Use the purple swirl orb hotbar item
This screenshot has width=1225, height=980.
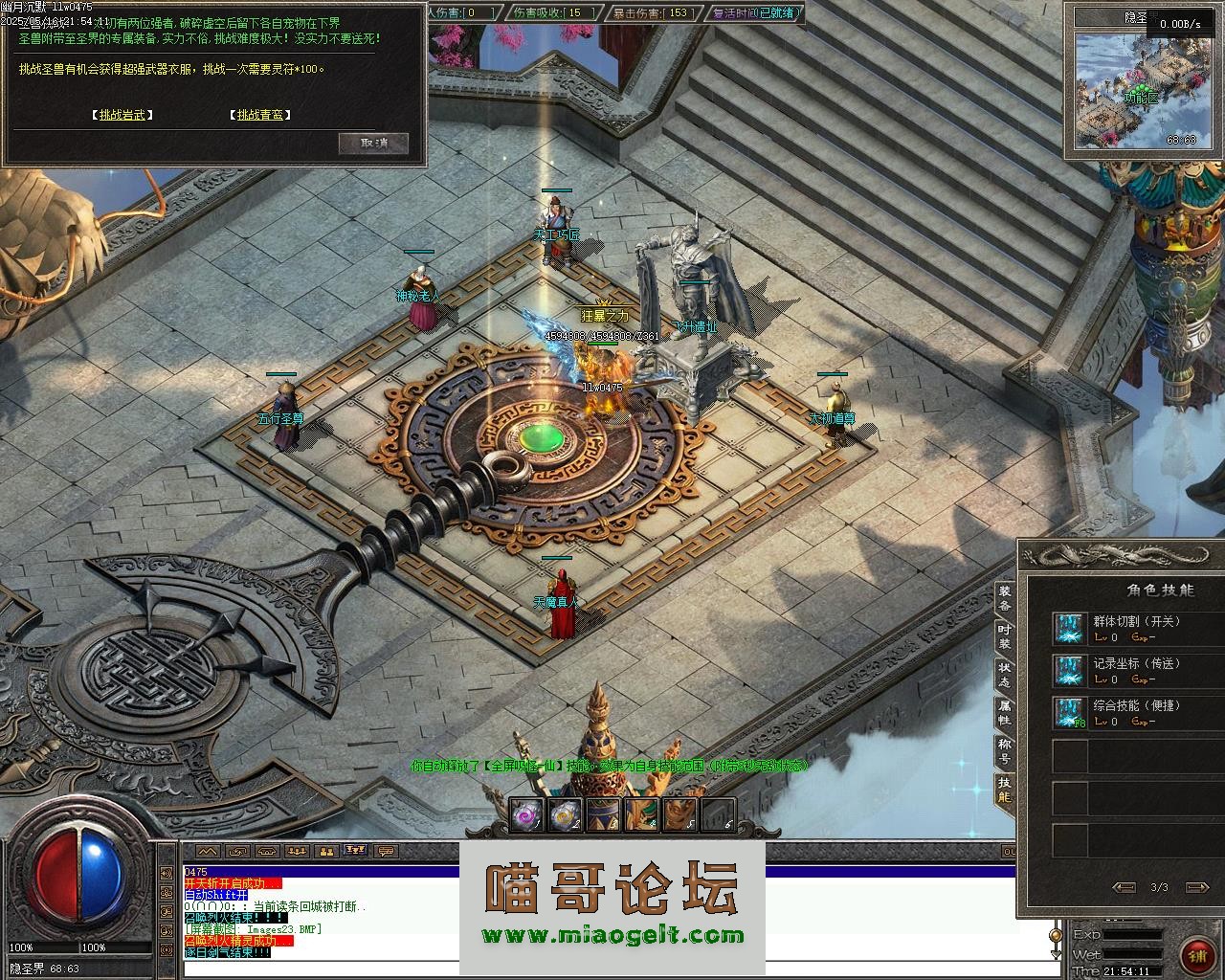coord(526,815)
